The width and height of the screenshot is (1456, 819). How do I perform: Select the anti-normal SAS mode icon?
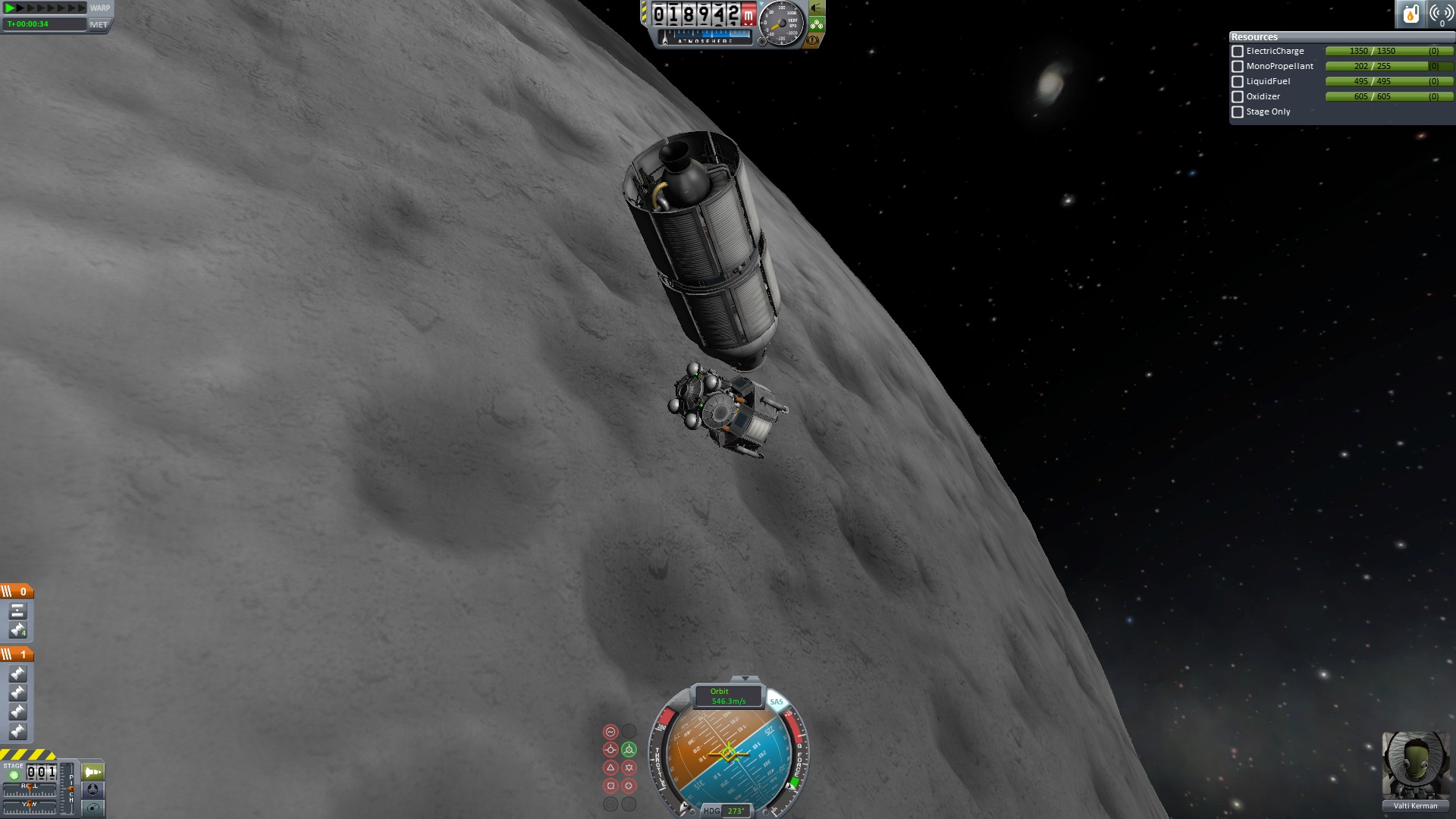click(x=629, y=767)
